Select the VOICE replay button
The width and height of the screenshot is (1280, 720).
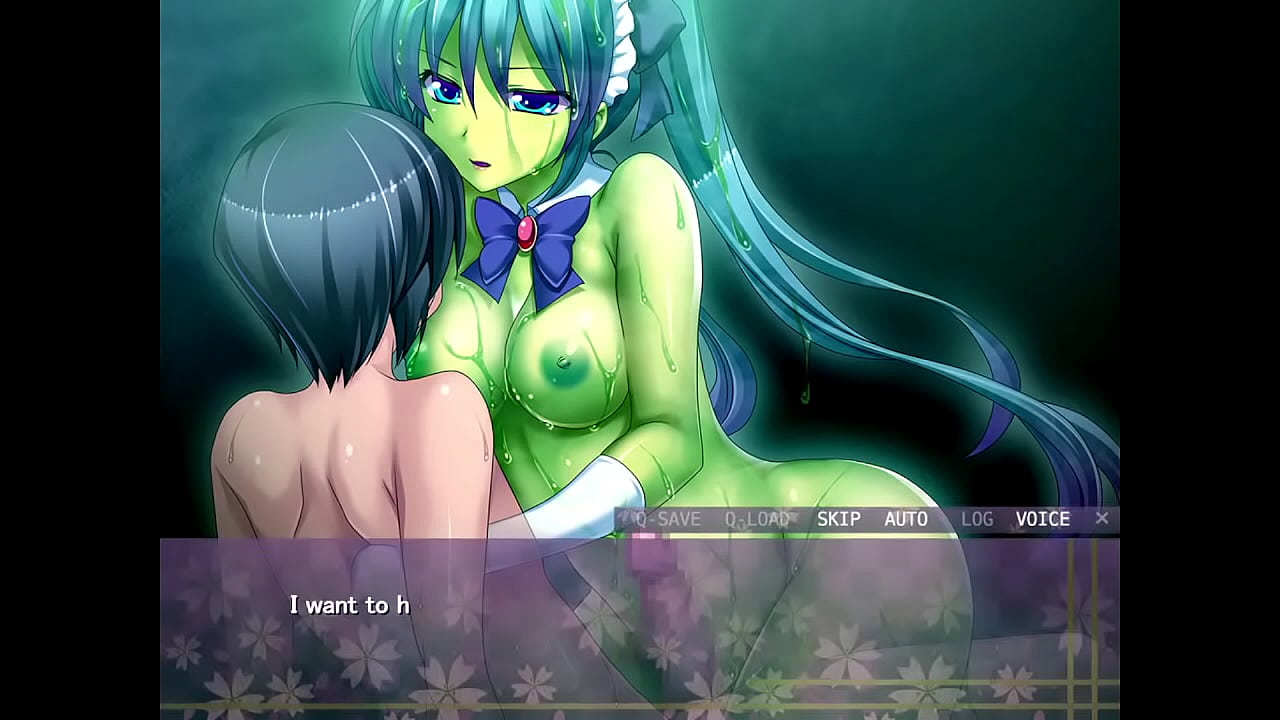(1043, 519)
